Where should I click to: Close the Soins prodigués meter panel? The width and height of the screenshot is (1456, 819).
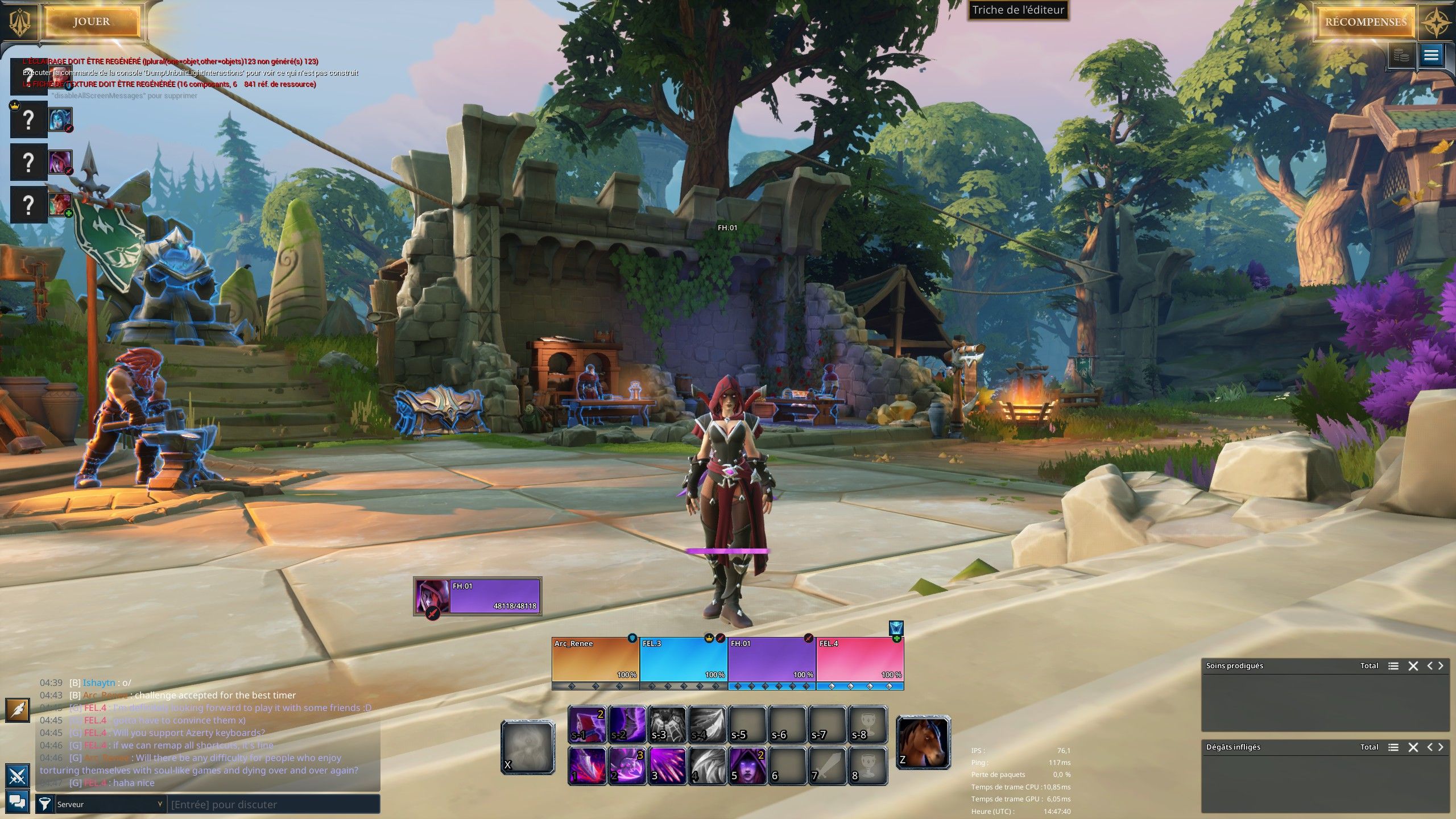coord(1413,666)
